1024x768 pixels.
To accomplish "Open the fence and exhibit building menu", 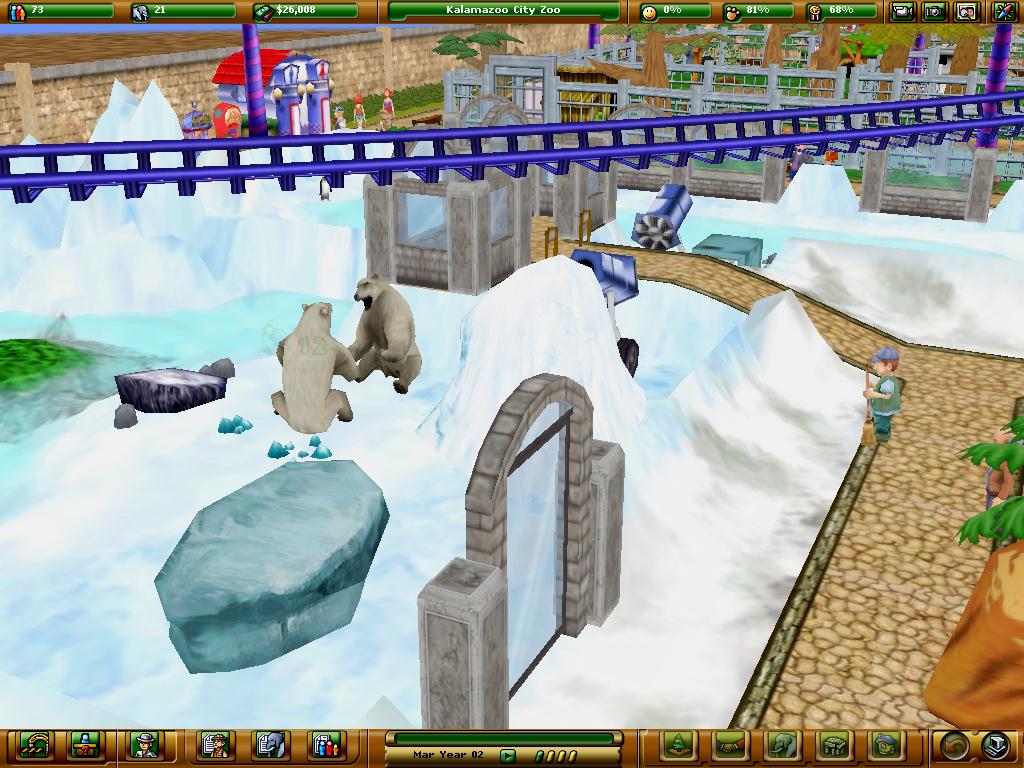I will point(833,745).
